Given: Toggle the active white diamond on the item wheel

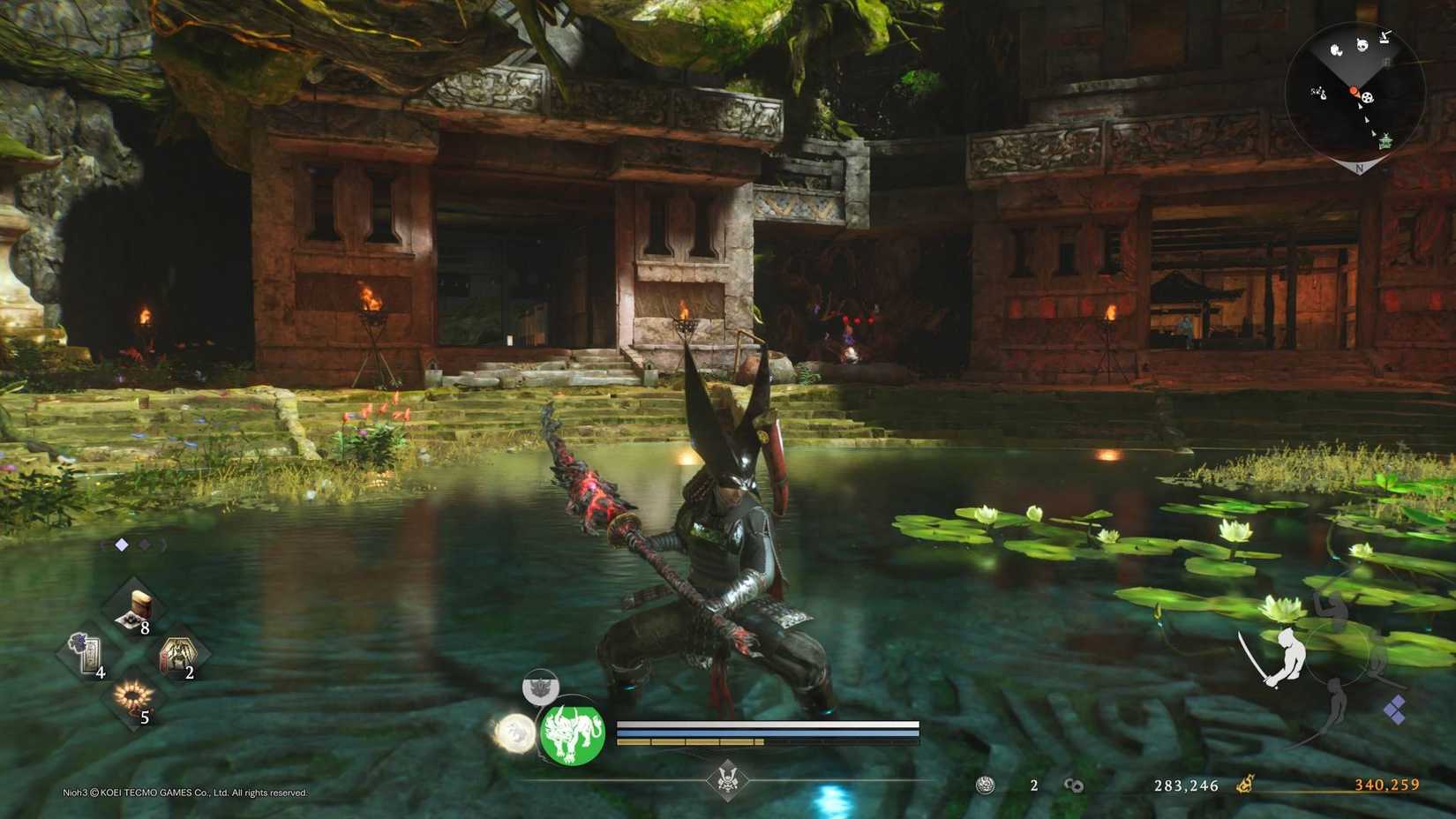Looking at the screenshot, I should pyautogui.click(x=122, y=544).
